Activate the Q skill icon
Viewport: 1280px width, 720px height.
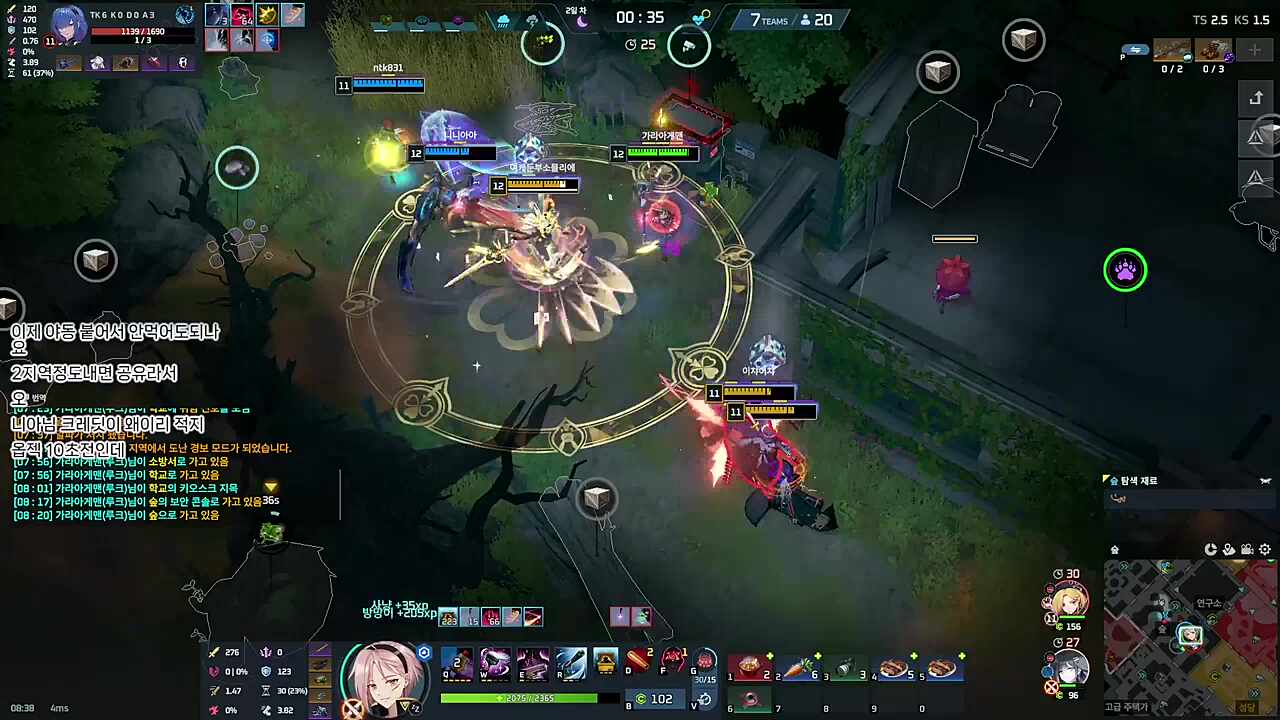[x=457, y=663]
